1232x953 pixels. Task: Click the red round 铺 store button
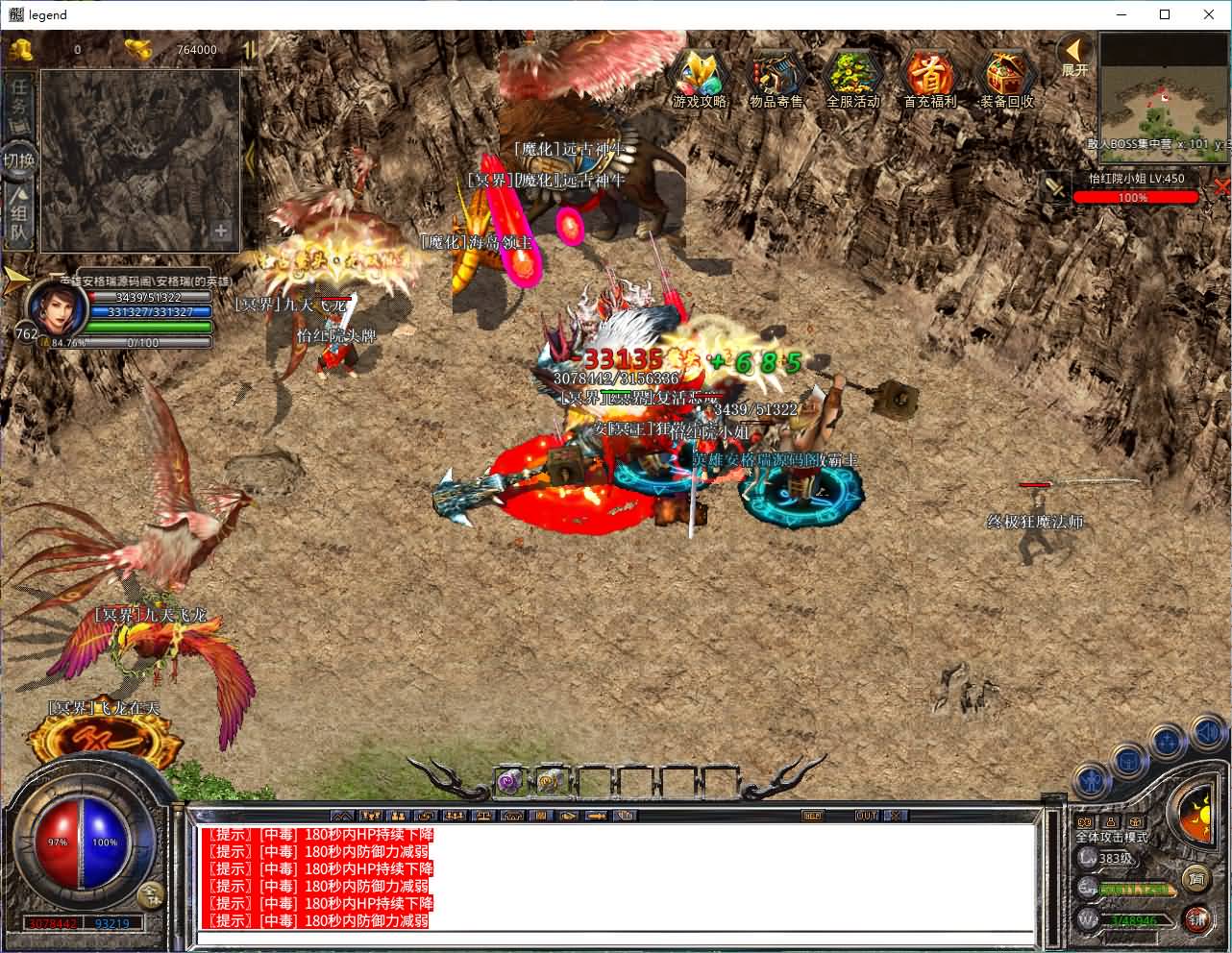pyautogui.click(x=1197, y=918)
